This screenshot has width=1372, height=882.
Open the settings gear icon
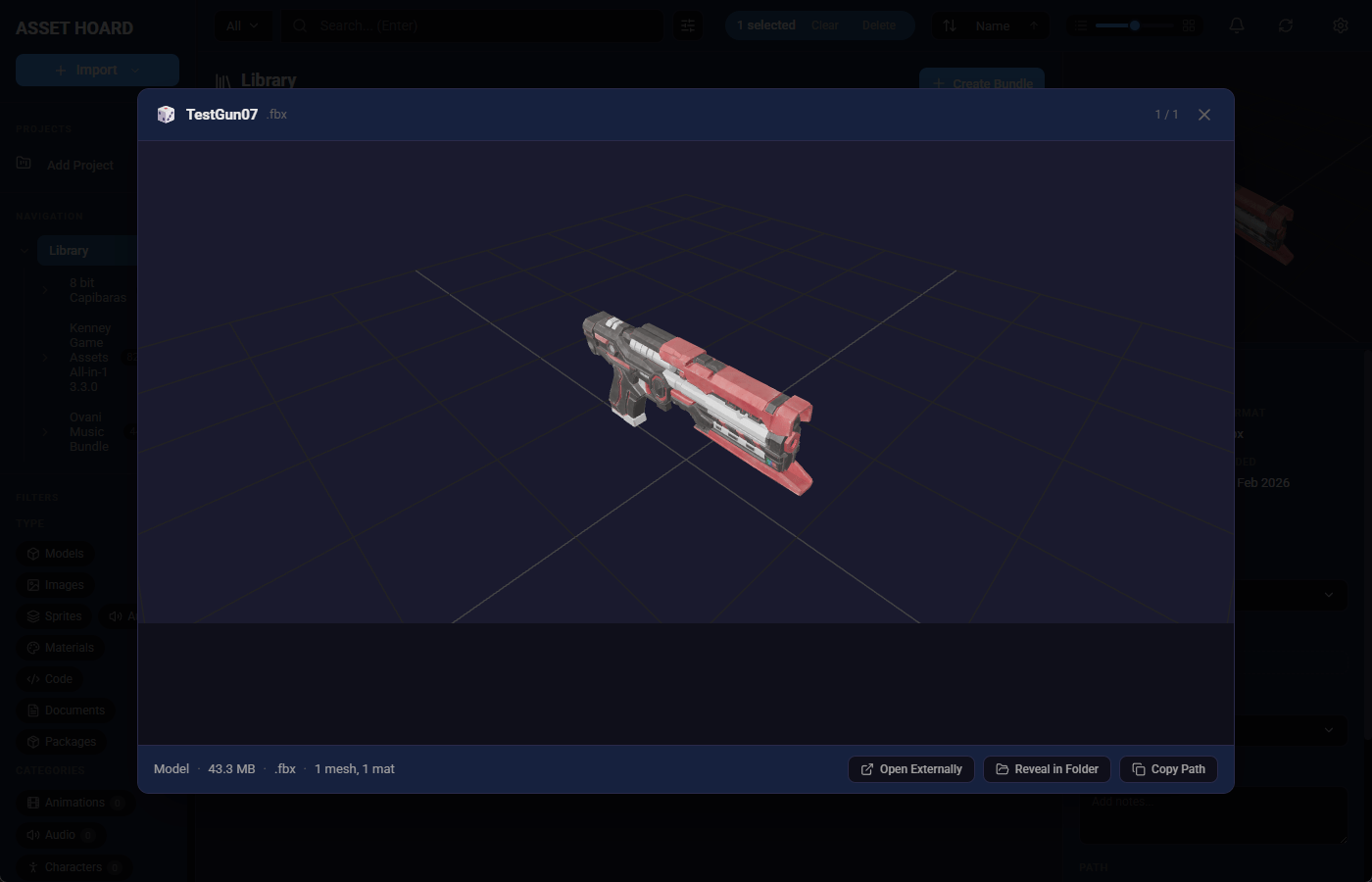(1340, 25)
